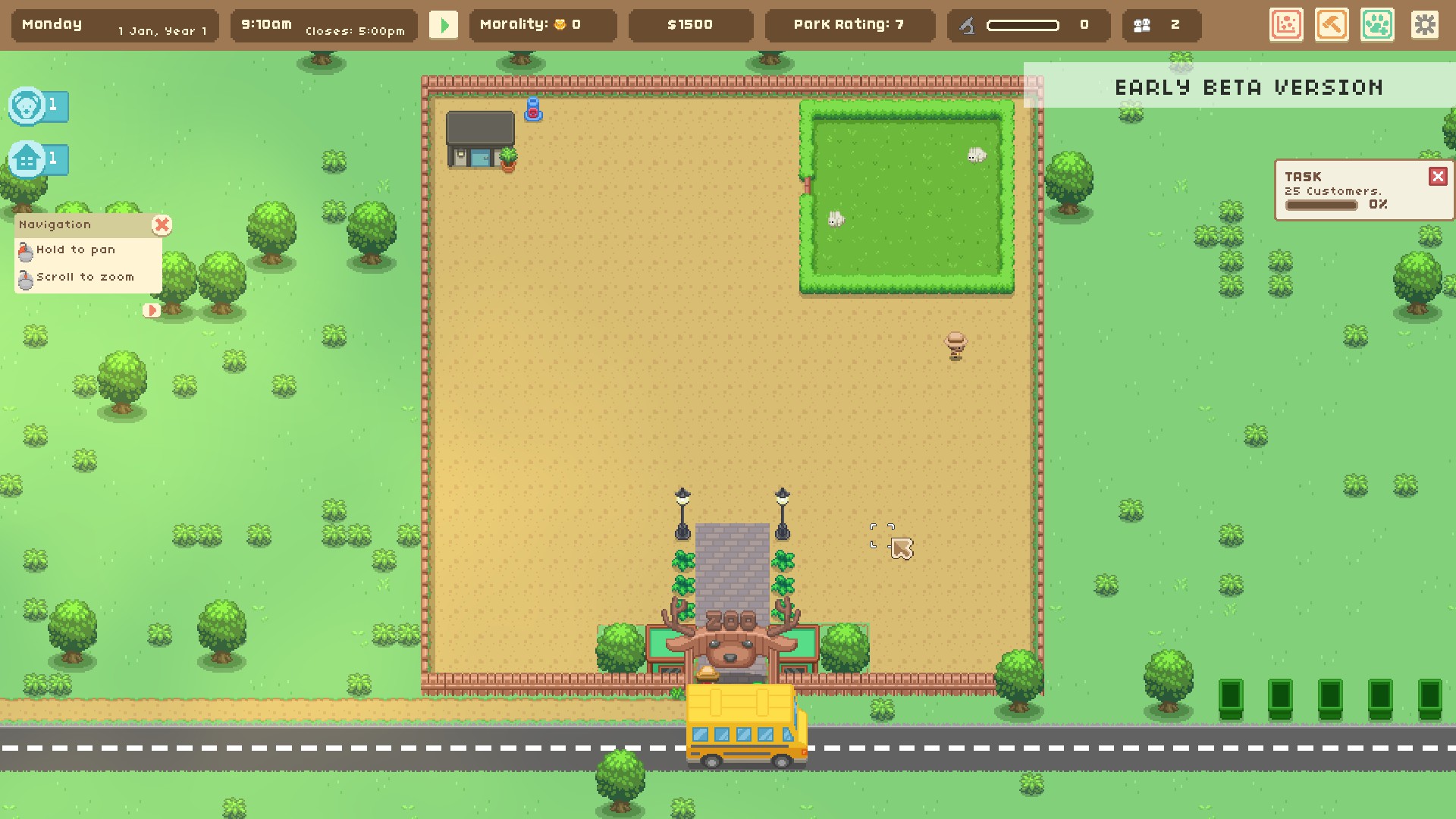Select the zookeeper character in the park
1456x819 pixels.
955,347
